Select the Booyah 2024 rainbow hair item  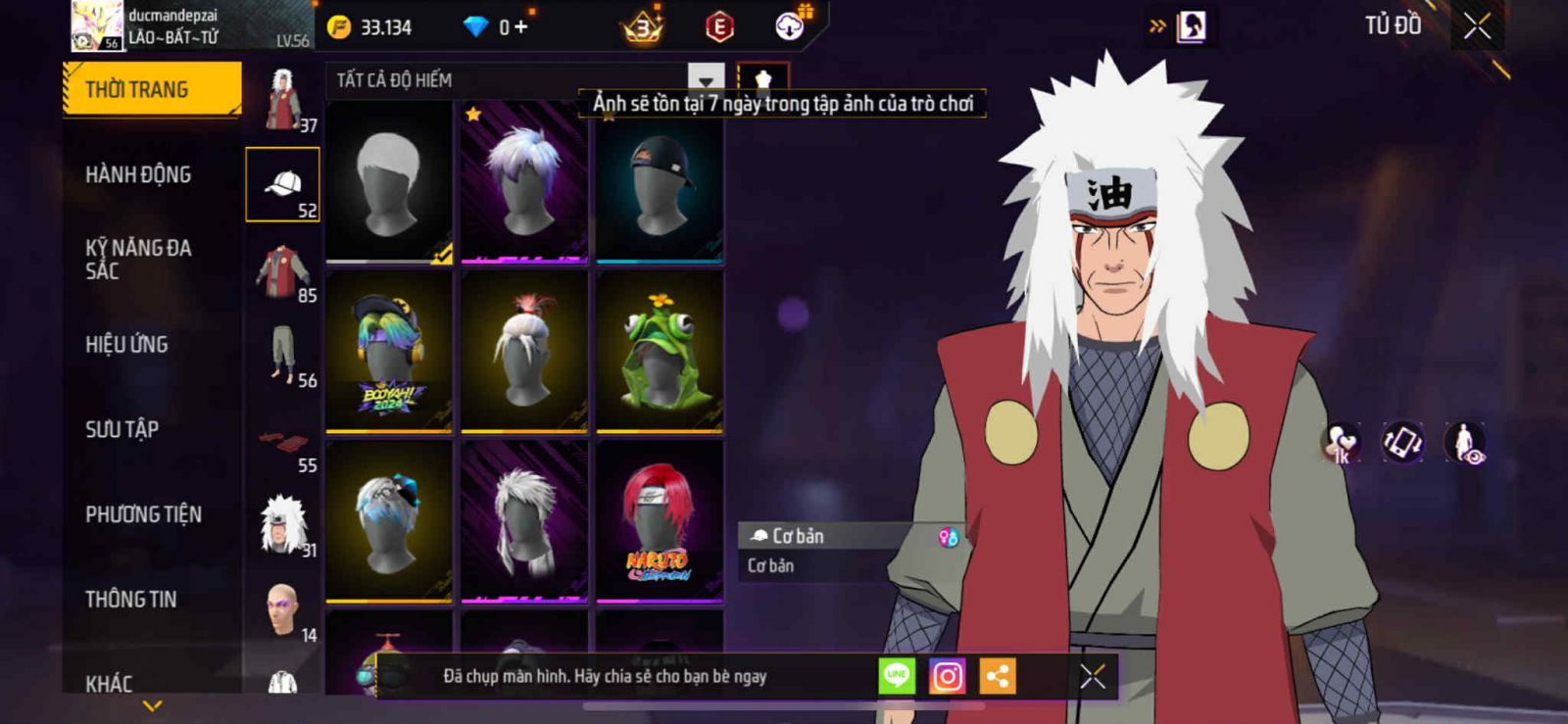coord(389,351)
